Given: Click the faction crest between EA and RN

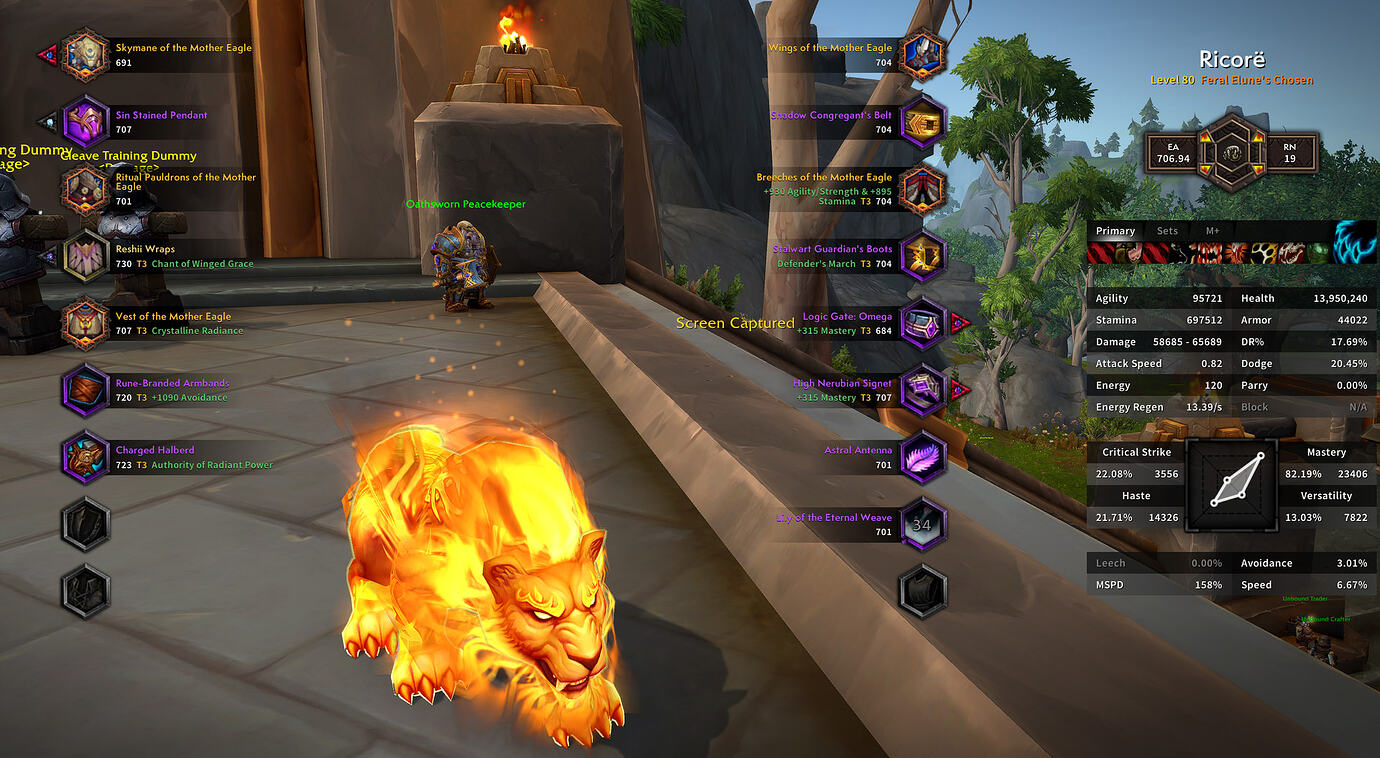Looking at the screenshot, I should tap(1229, 152).
